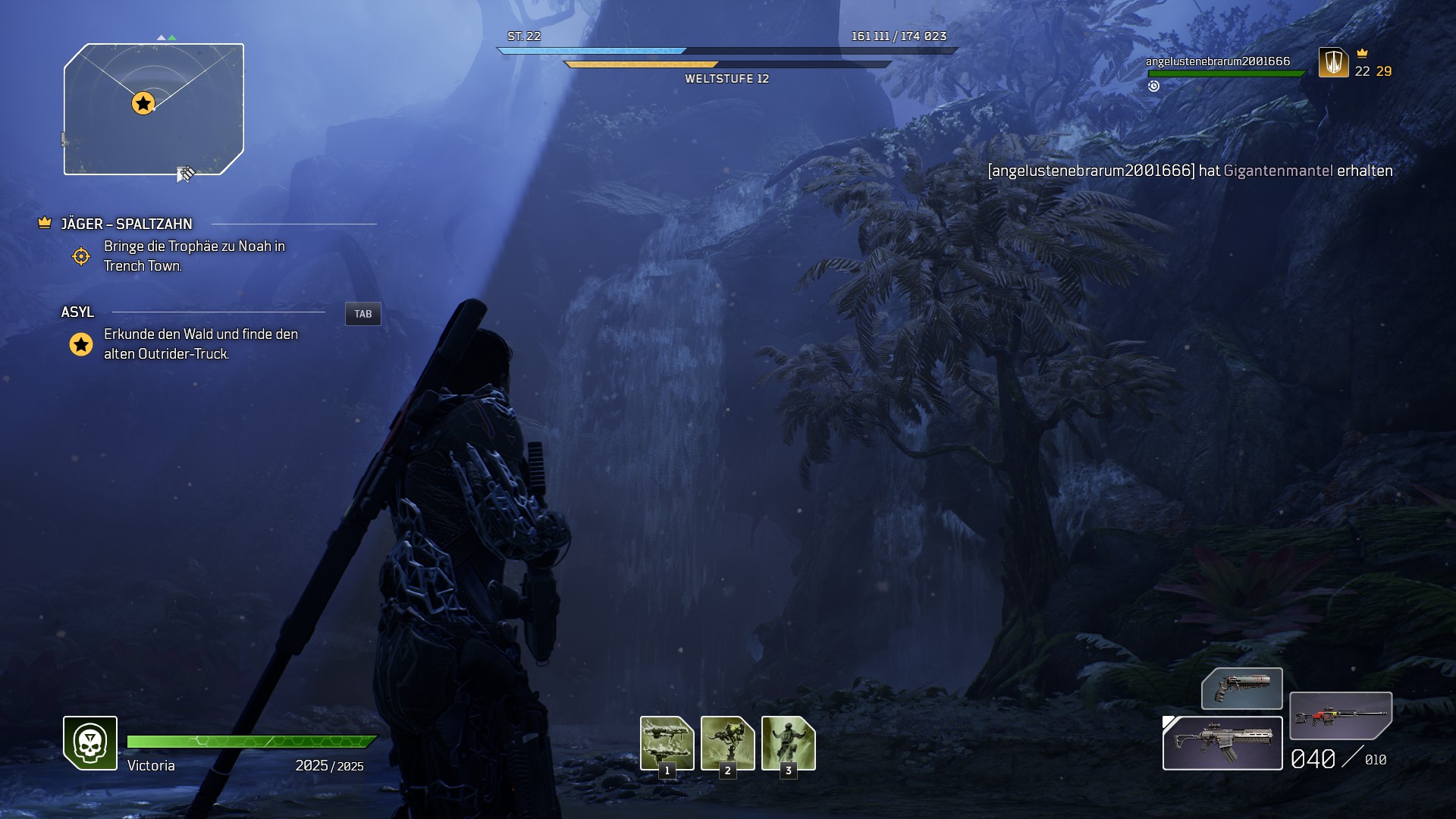Click the skull class emblem icon

(x=90, y=742)
